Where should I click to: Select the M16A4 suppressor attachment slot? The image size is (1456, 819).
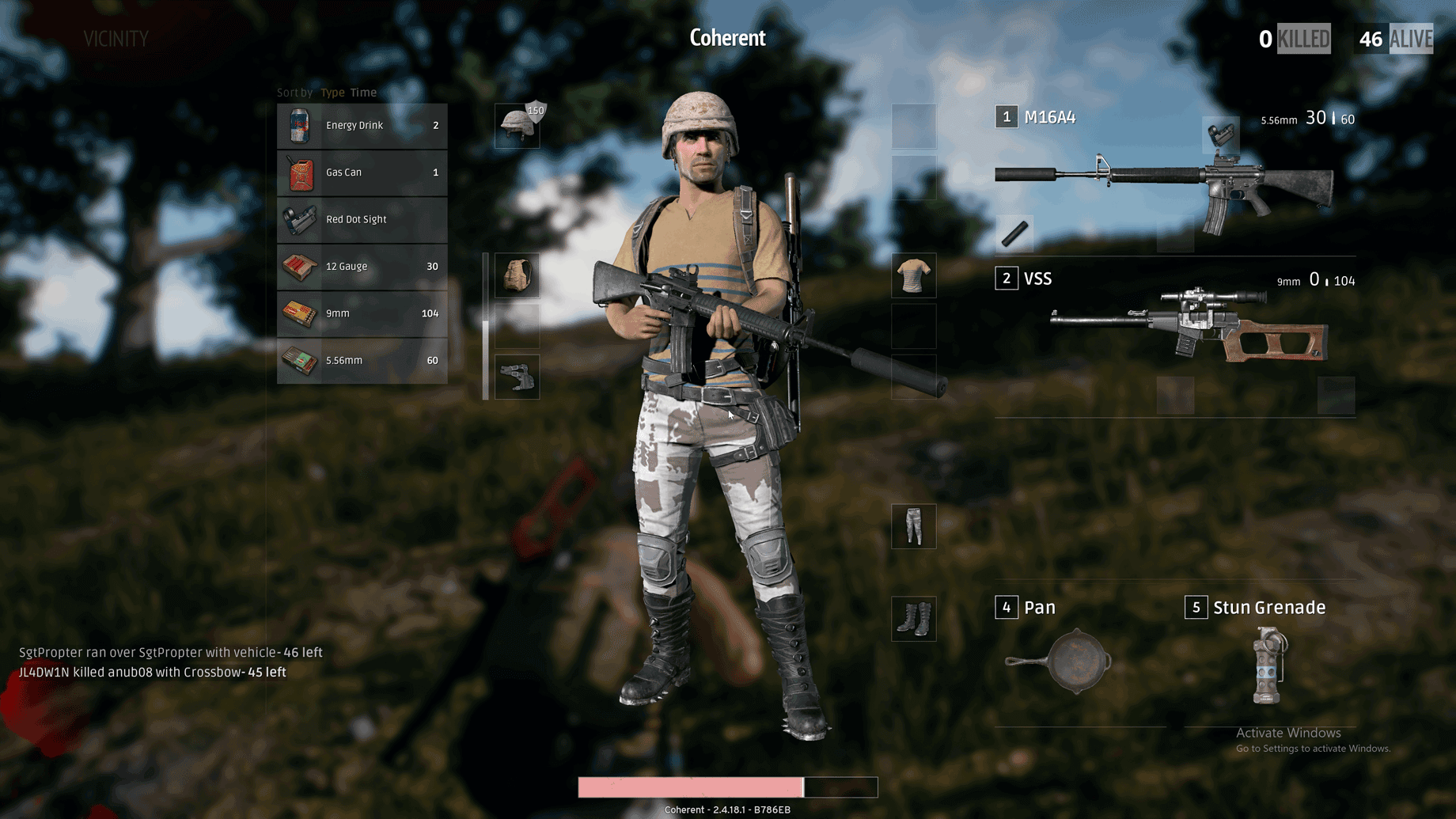(x=1014, y=233)
